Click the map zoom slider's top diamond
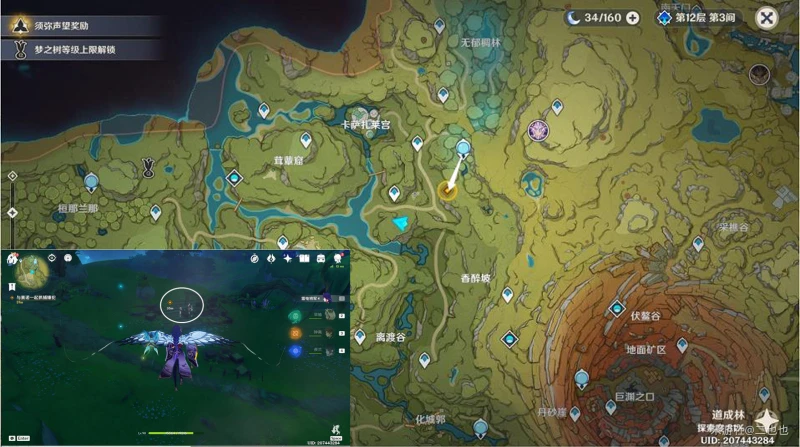Screen dimensions: 800x447 [11, 175]
